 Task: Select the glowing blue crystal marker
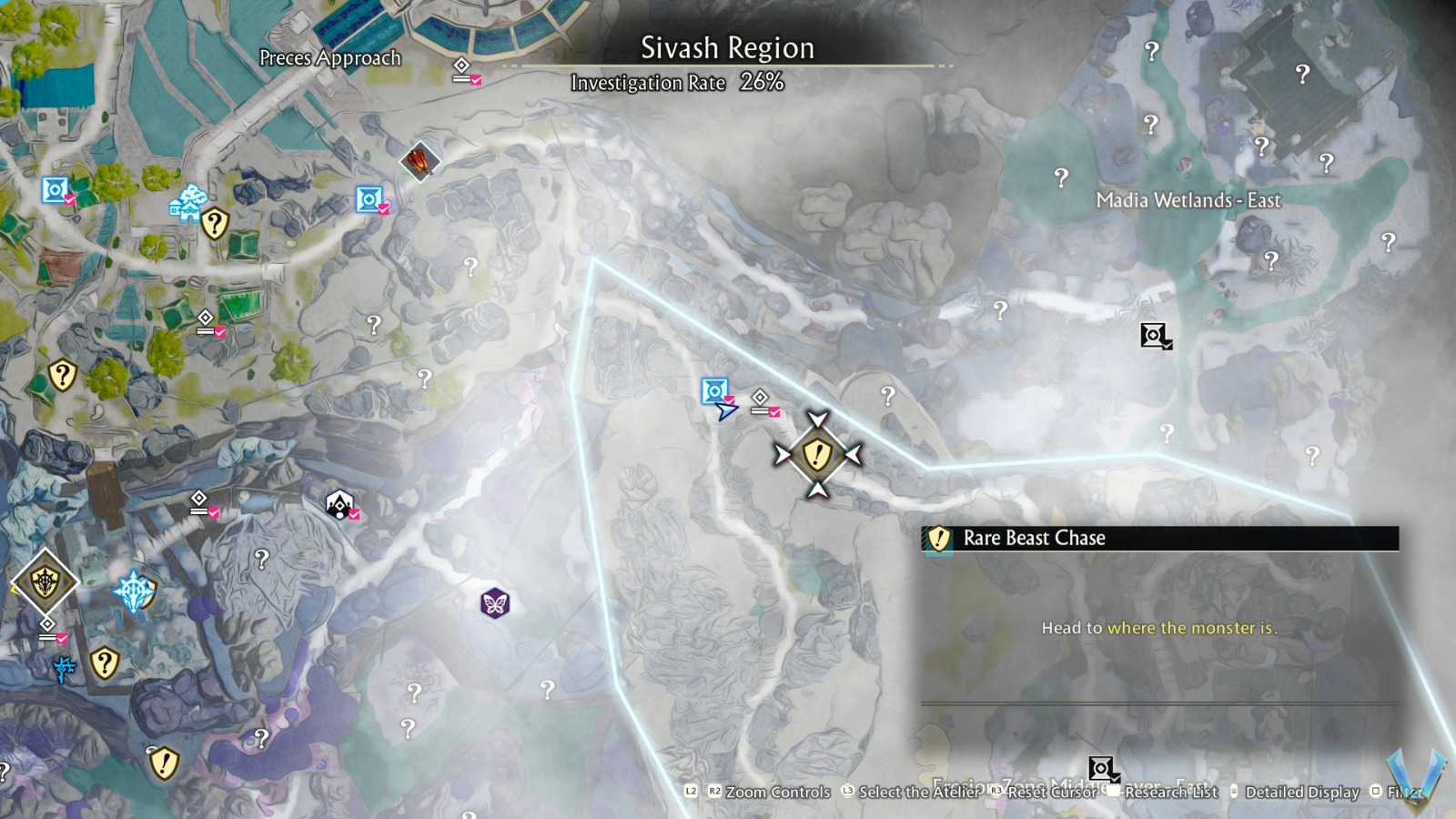[x=135, y=591]
